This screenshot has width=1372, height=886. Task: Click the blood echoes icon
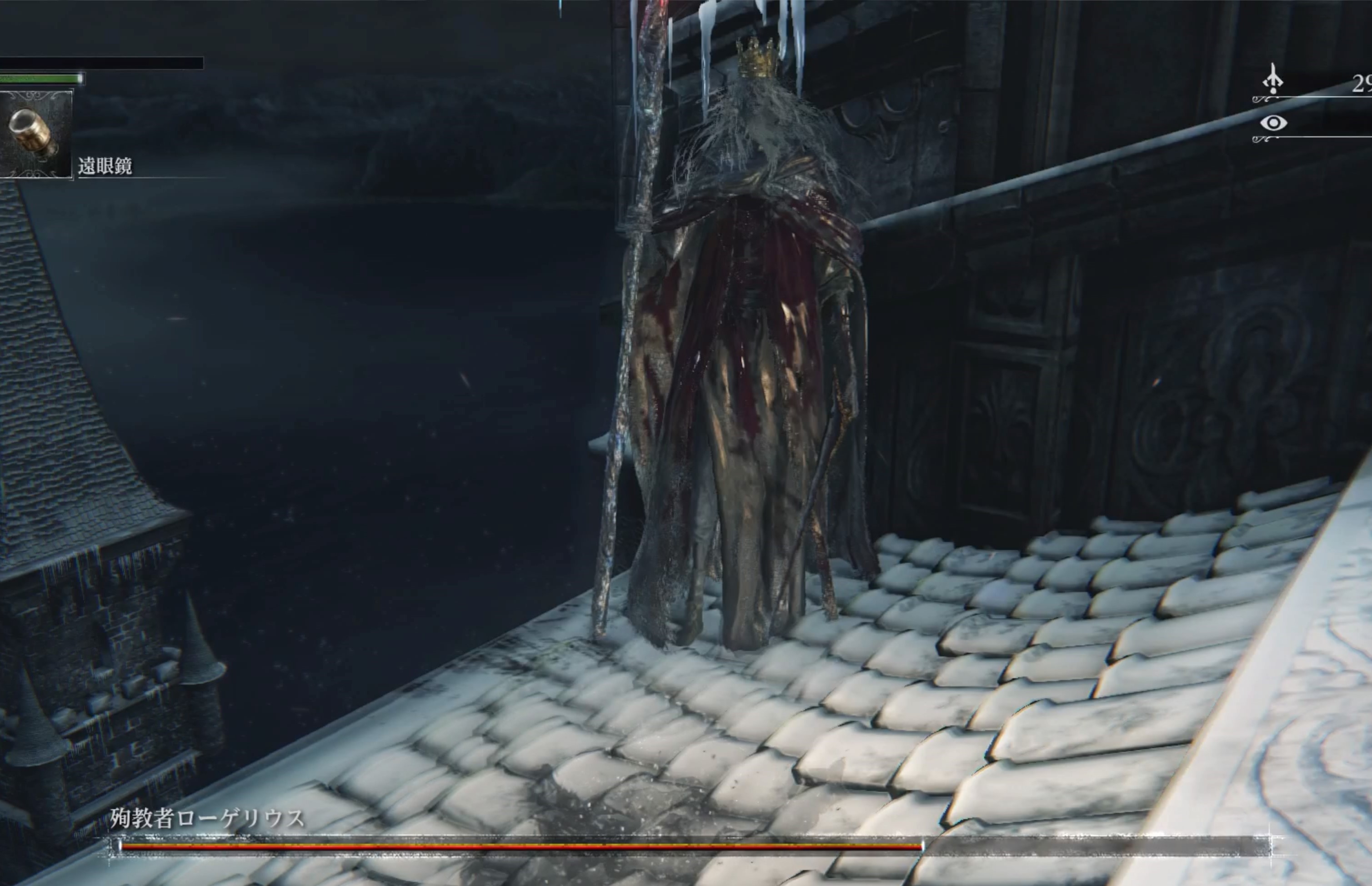(1272, 80)
